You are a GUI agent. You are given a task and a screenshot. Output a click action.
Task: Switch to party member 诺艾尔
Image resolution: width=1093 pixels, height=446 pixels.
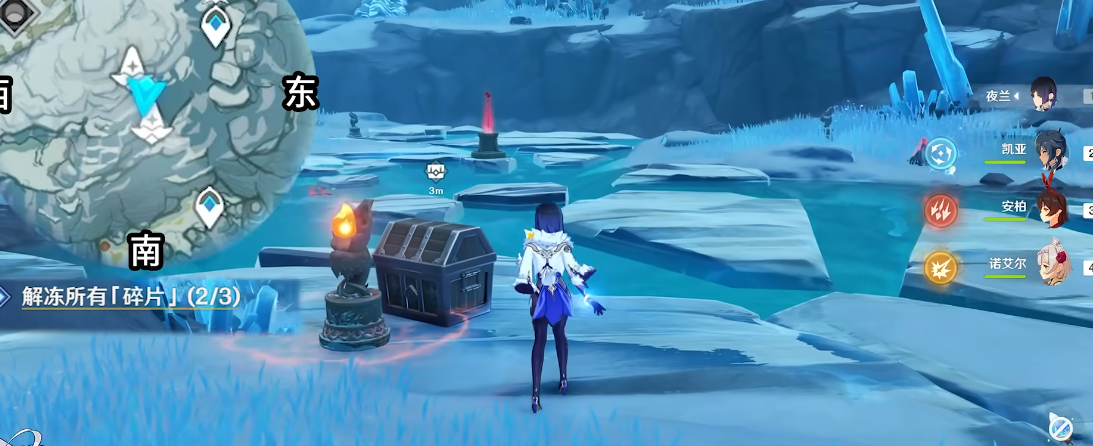click(1050, 264)
